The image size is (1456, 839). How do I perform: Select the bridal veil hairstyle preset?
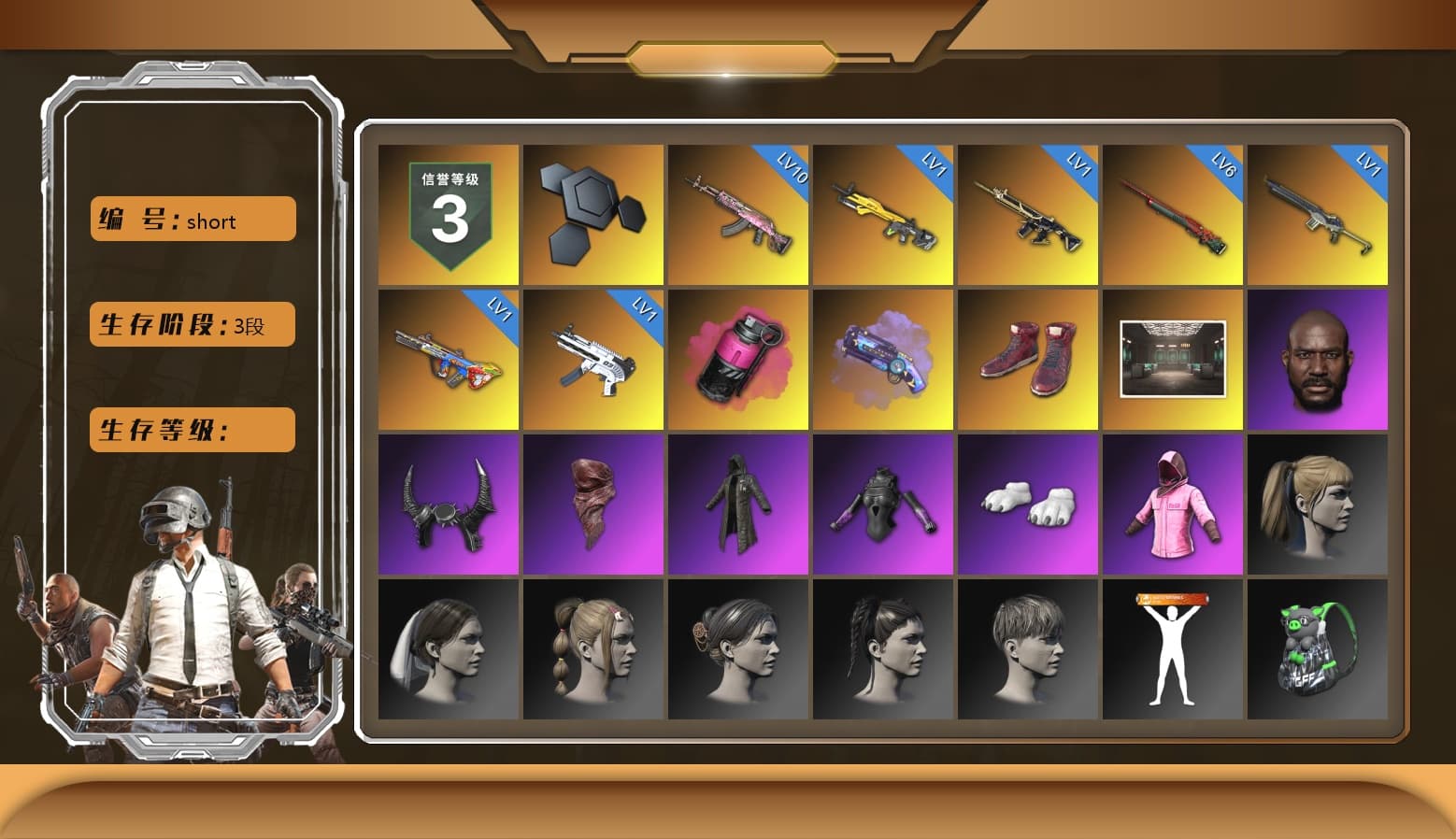[448, 649]
